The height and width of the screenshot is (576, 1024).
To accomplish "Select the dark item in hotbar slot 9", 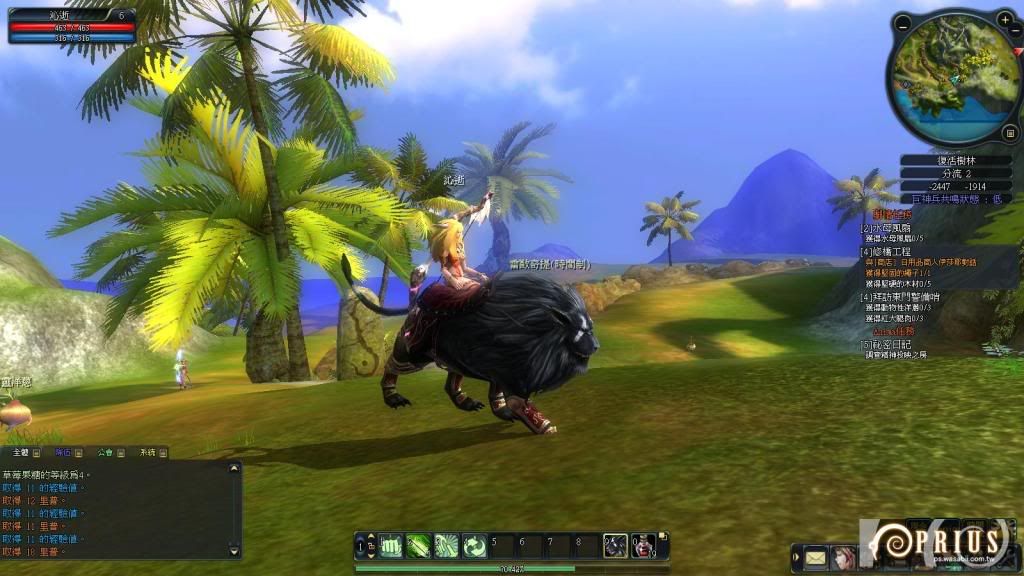I will pyautogui.click(x=615, y=545).
